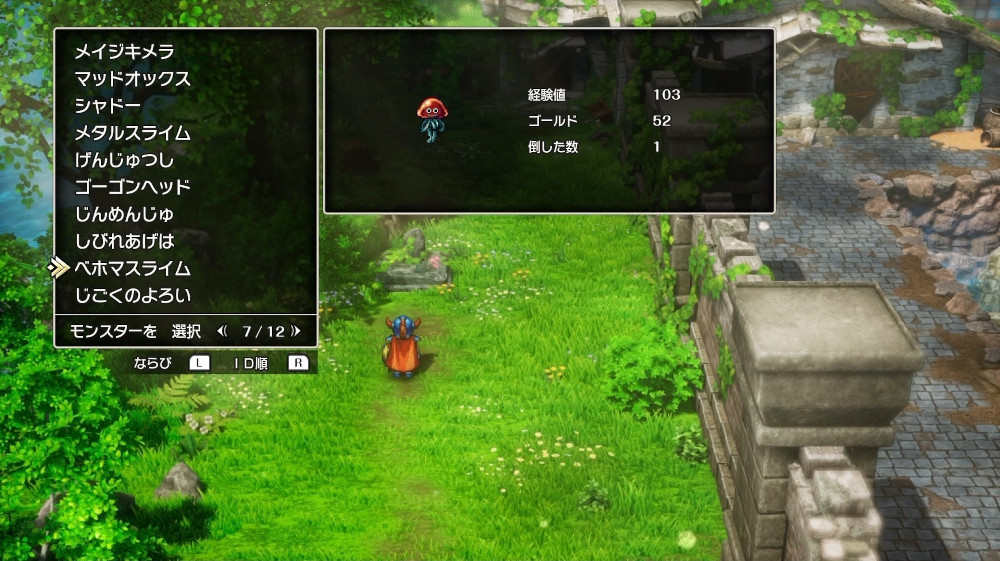Select メイジキメラ in the monster list
The width and height of the screenshot is (1000, 561).
(x=125, y=52)
